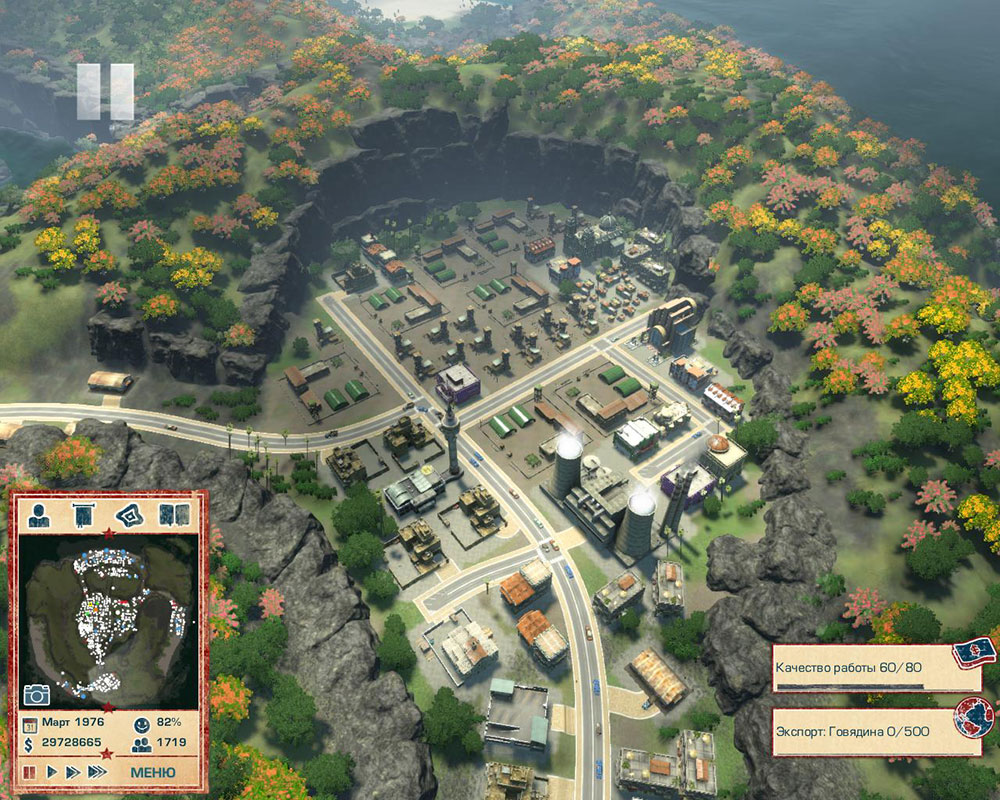Viewport: 1000px width, 800px height.
Task: Set game speed to normal single arrow
Action: click(x=51, y=773)
